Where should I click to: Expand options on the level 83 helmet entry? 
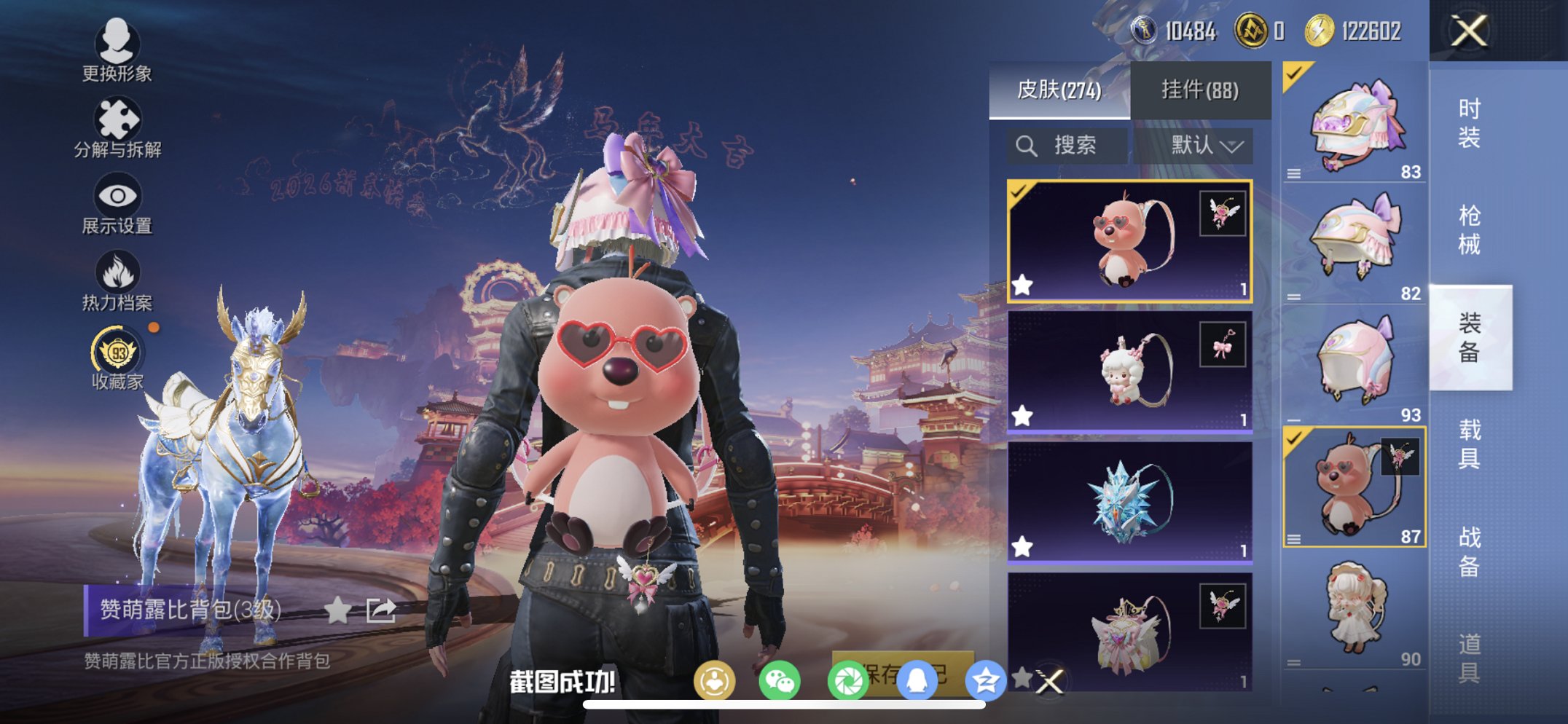pyautogui.click(x=1293, y=174)
